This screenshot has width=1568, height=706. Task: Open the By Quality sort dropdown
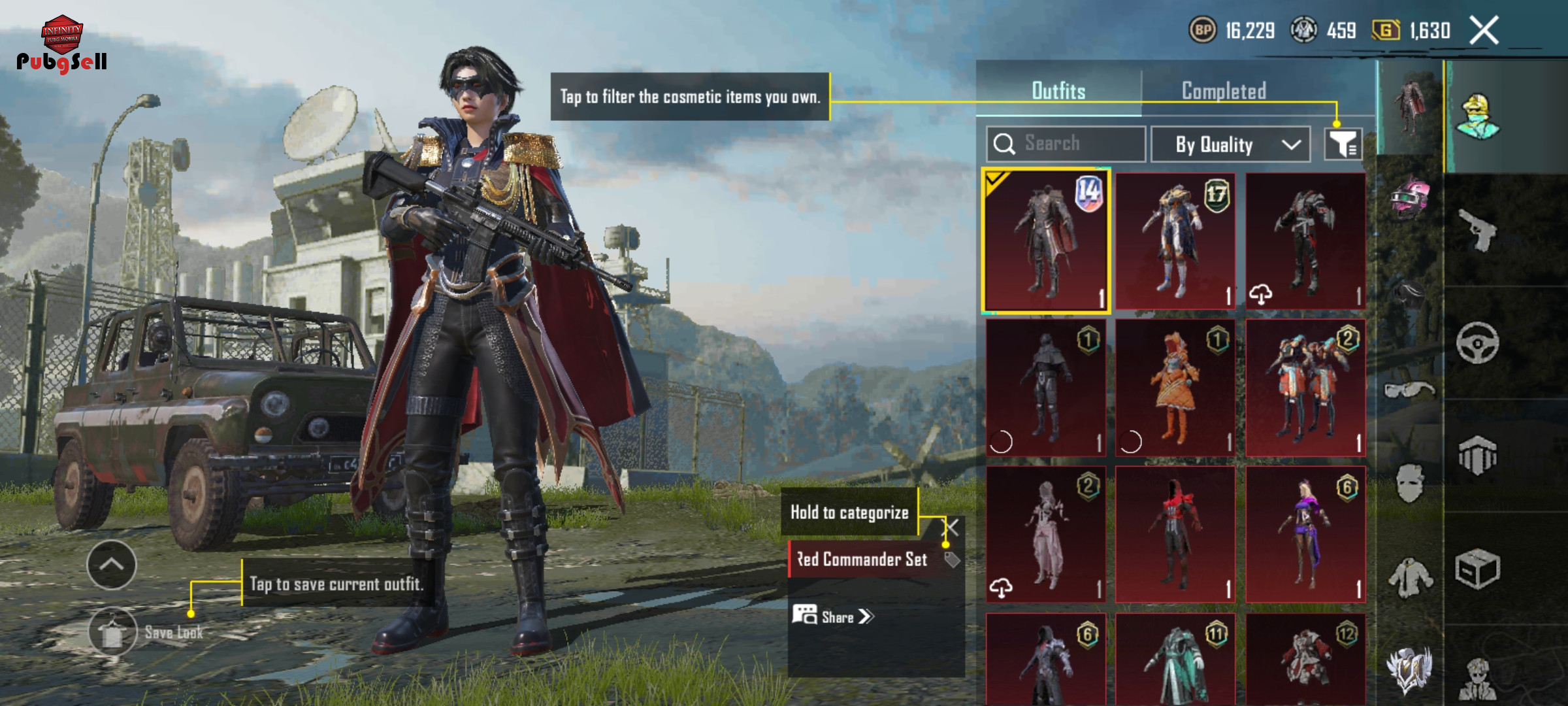(1230, 144)
